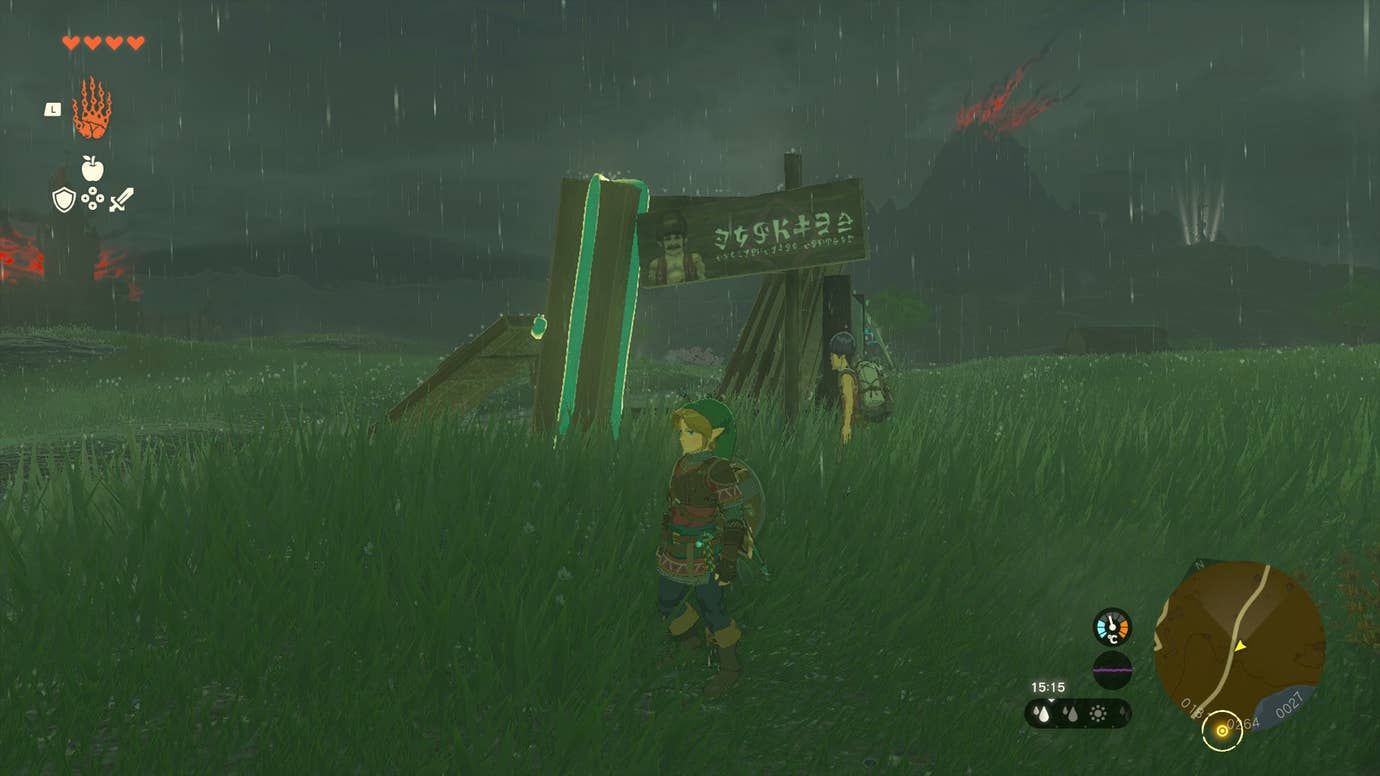
Task: Click the 15:15 clock display
Action: click(1048, 687)
